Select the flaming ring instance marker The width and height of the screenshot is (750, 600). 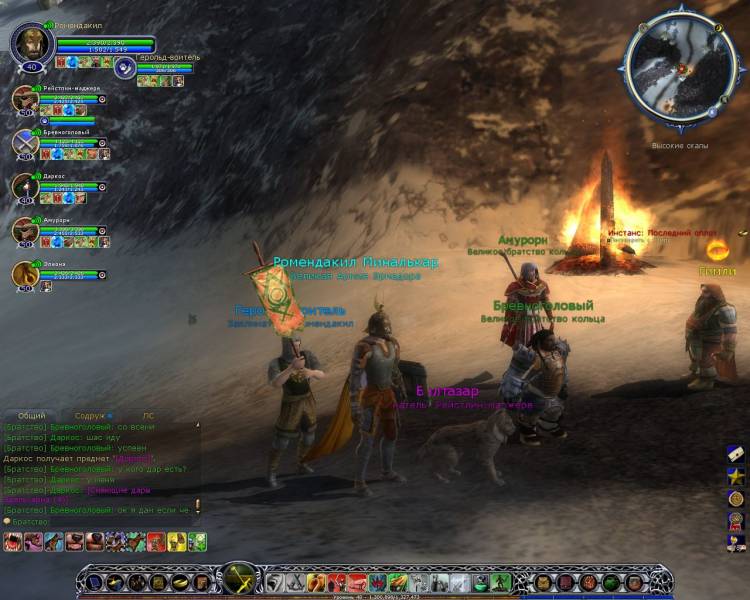(716, 249)
